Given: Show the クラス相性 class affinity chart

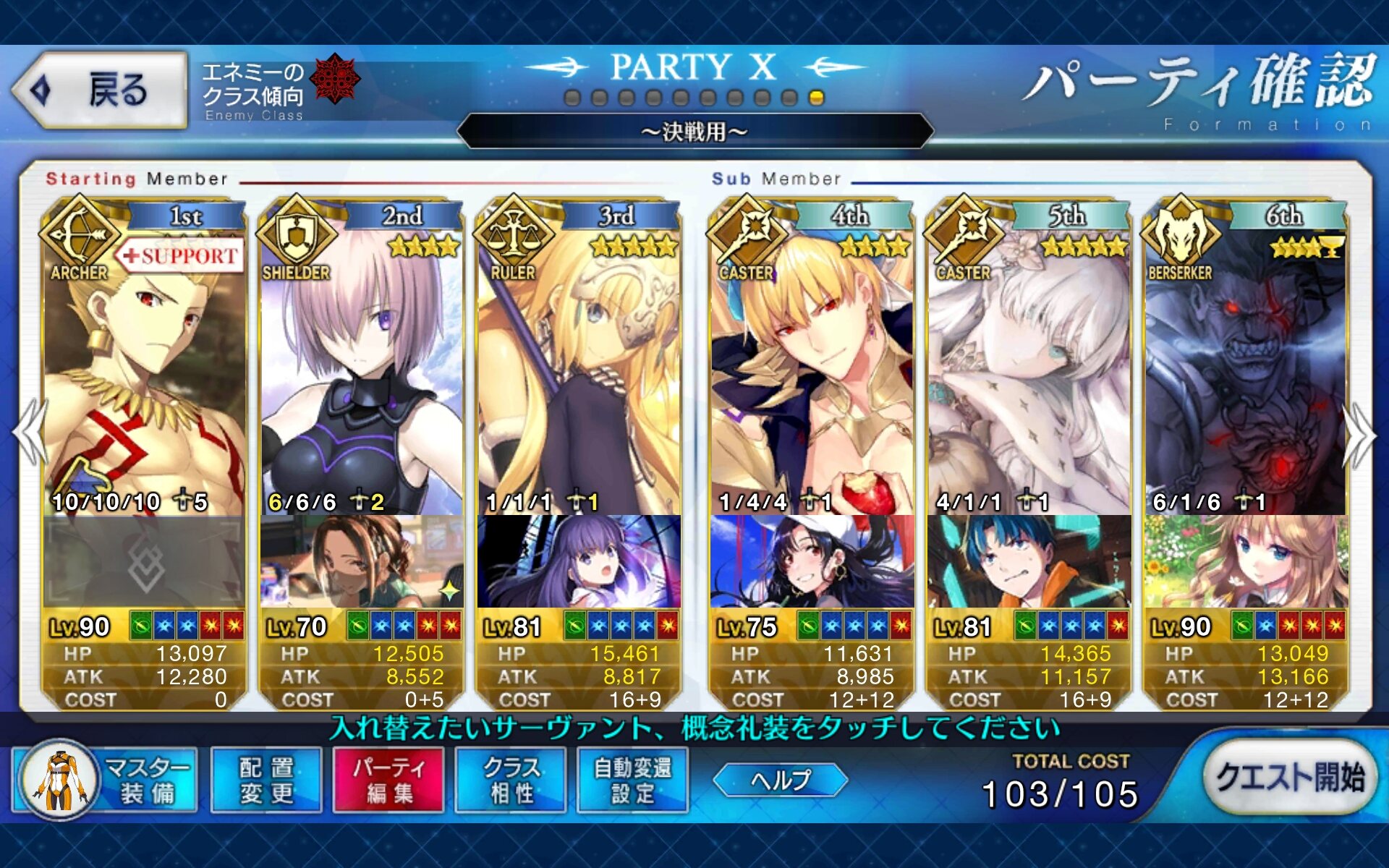Looking at the screenshot, I should click(x=511, y=780).
